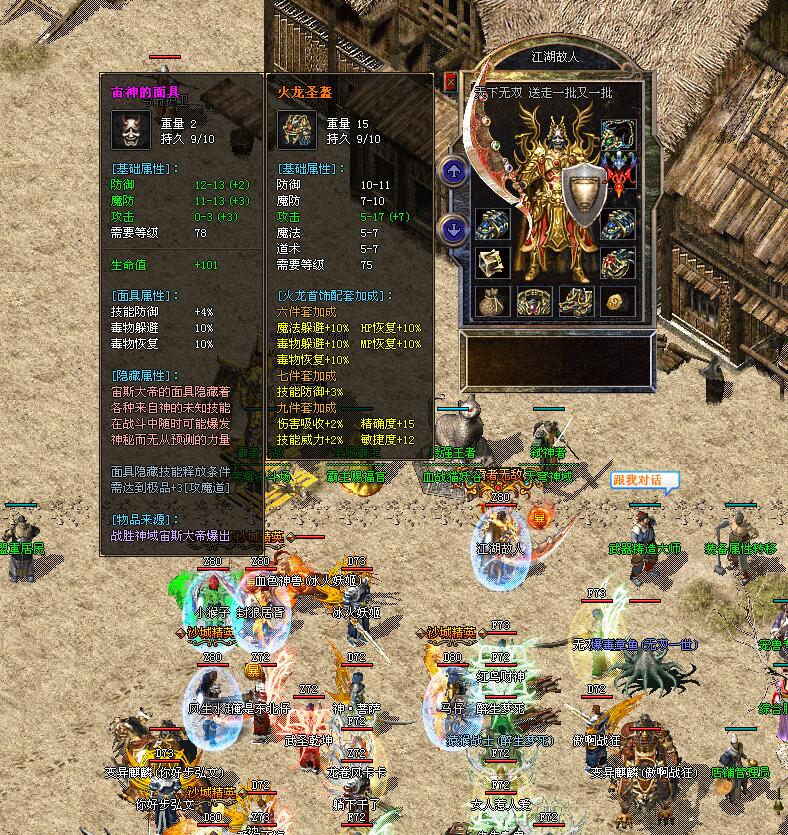
Task: Click the down arrow button on equipment panel
Action: click(x=454, y=229)
